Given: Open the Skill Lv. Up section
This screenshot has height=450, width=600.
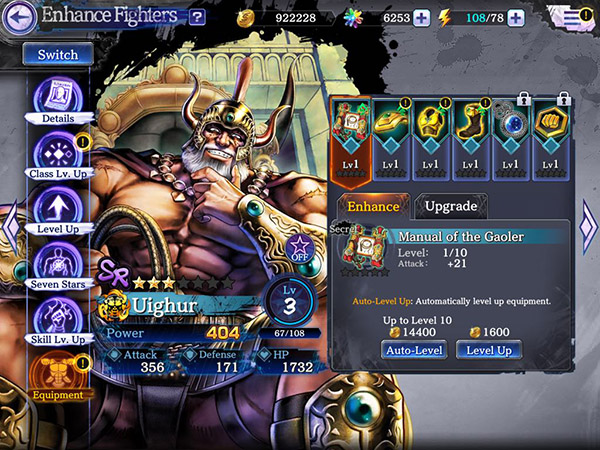Looking at the screenshot, I should pos(57,318).
